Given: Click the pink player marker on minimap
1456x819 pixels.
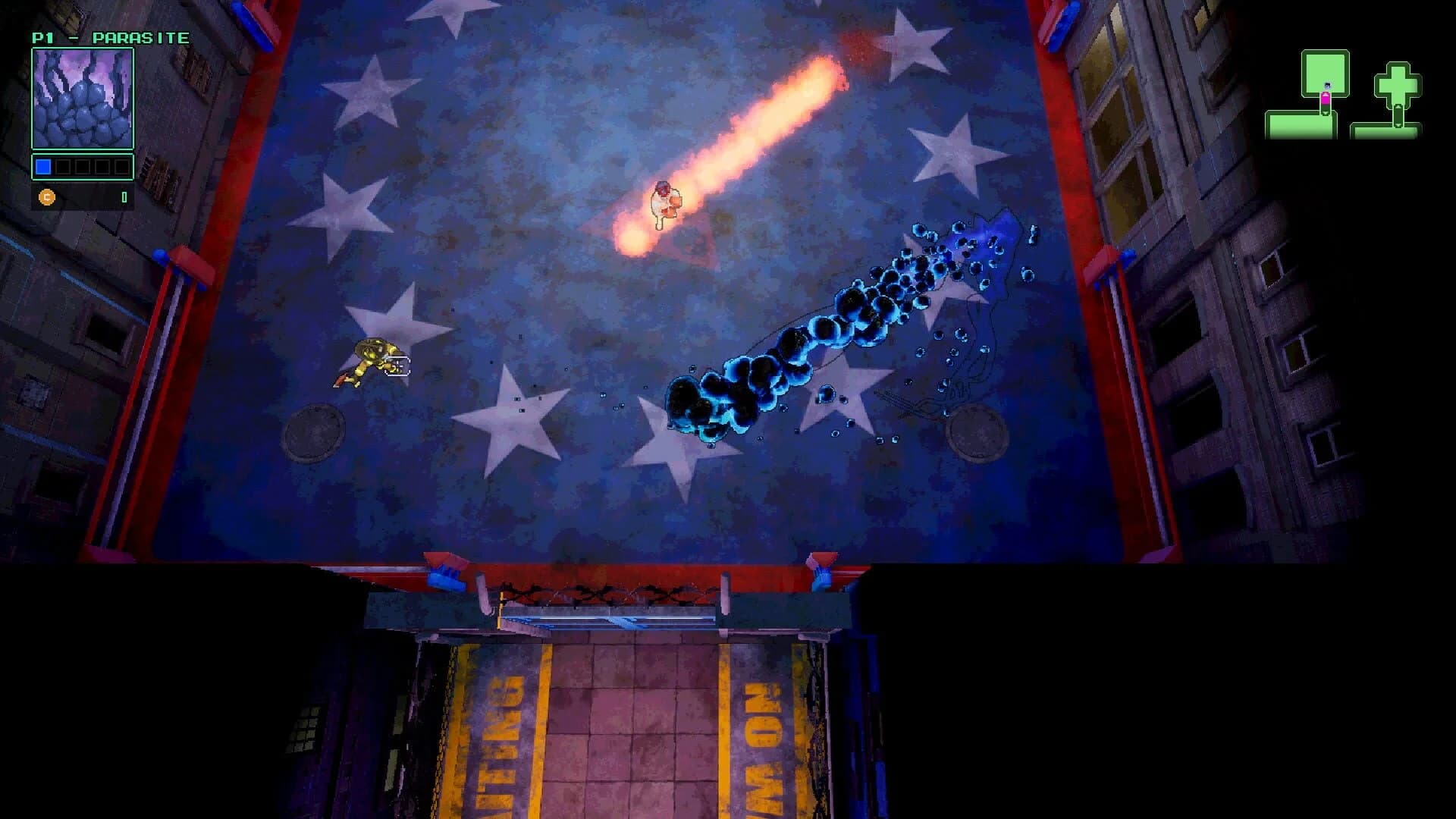Looking at the screenshot, I should click(x=1326, y=99).
